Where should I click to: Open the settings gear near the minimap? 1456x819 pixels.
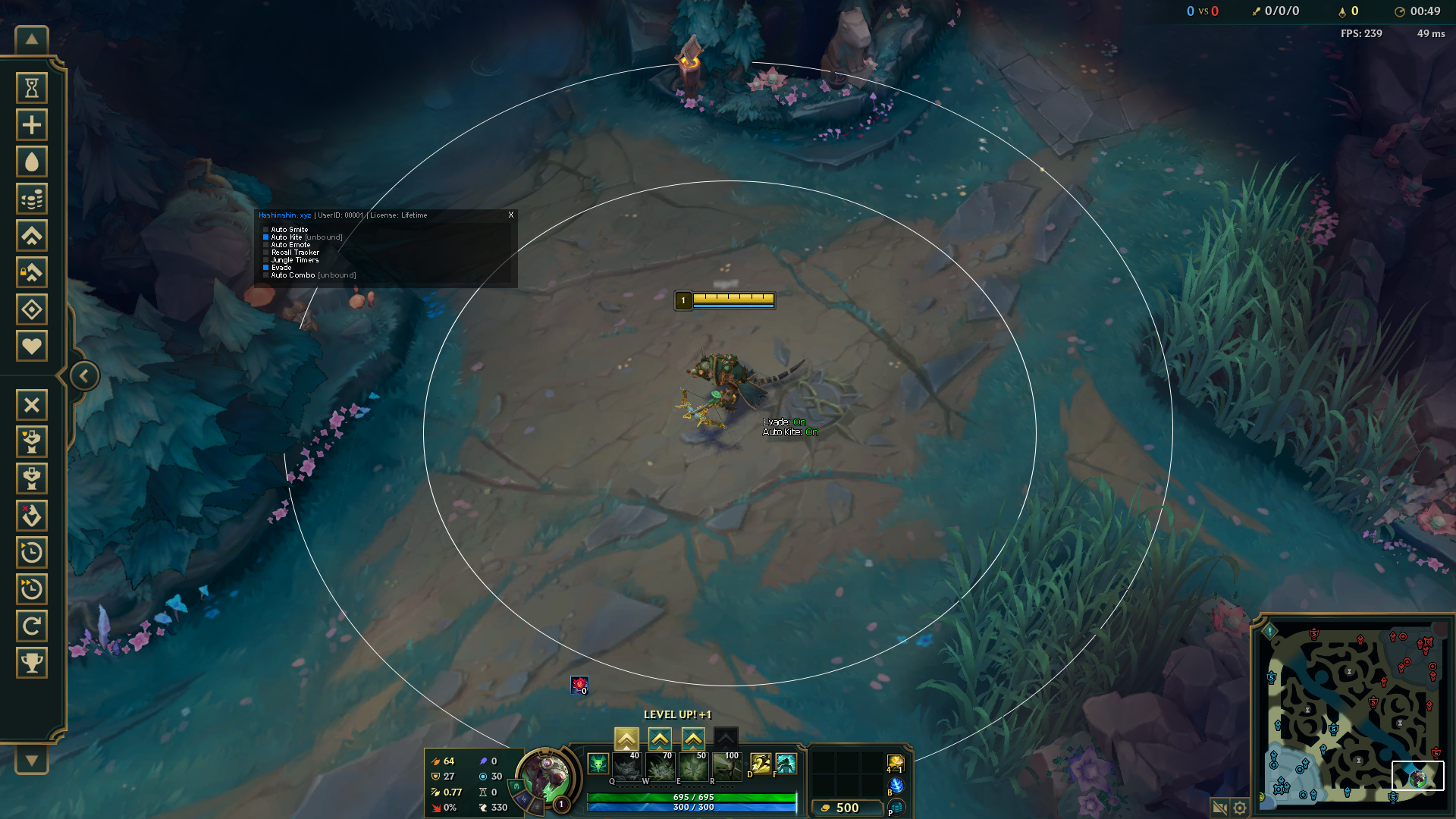1240,808
